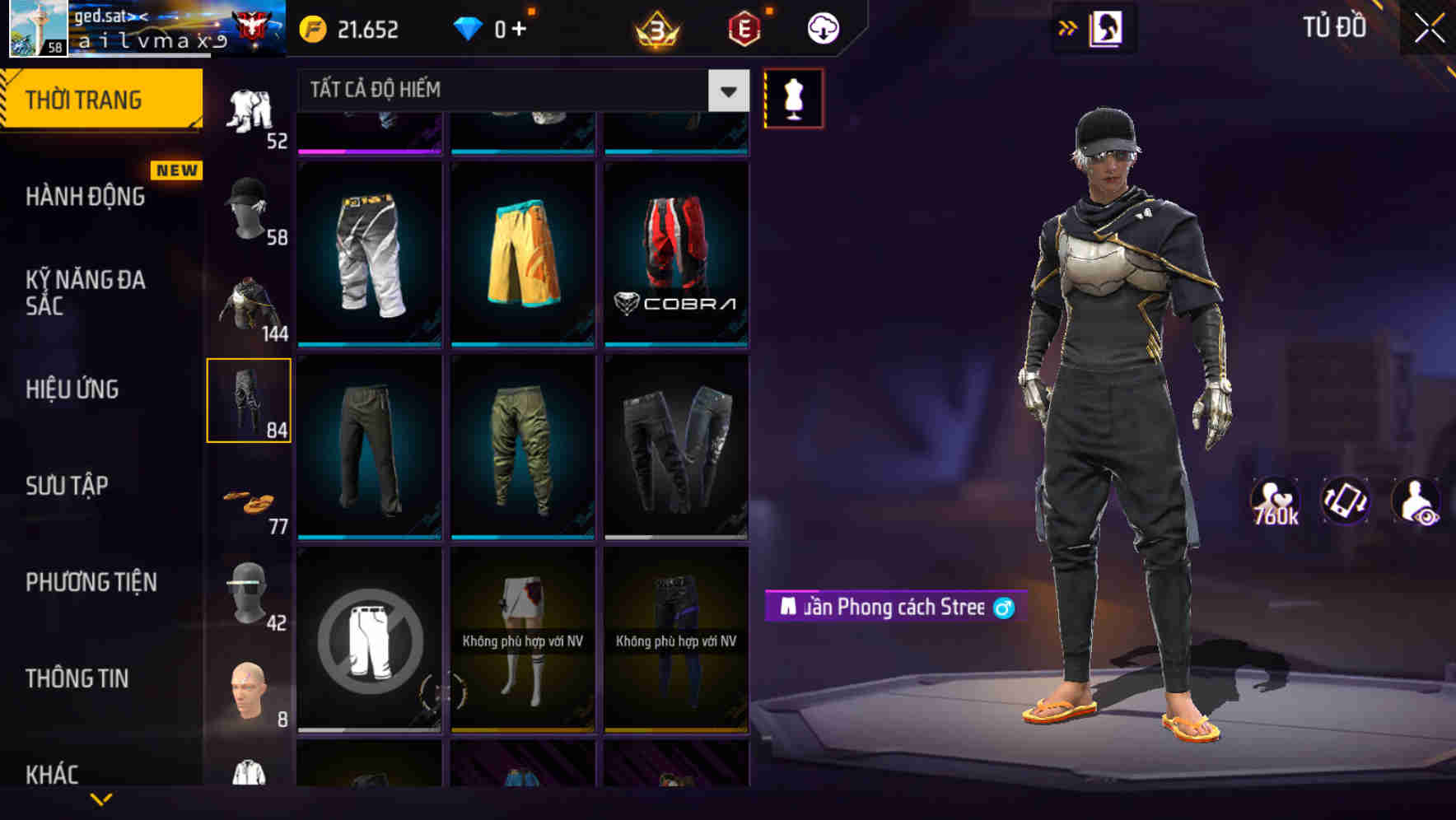Open the TỦ ĐỒ wardrobe
This screenshot has width=1456, height=820.
point(1334,27)
